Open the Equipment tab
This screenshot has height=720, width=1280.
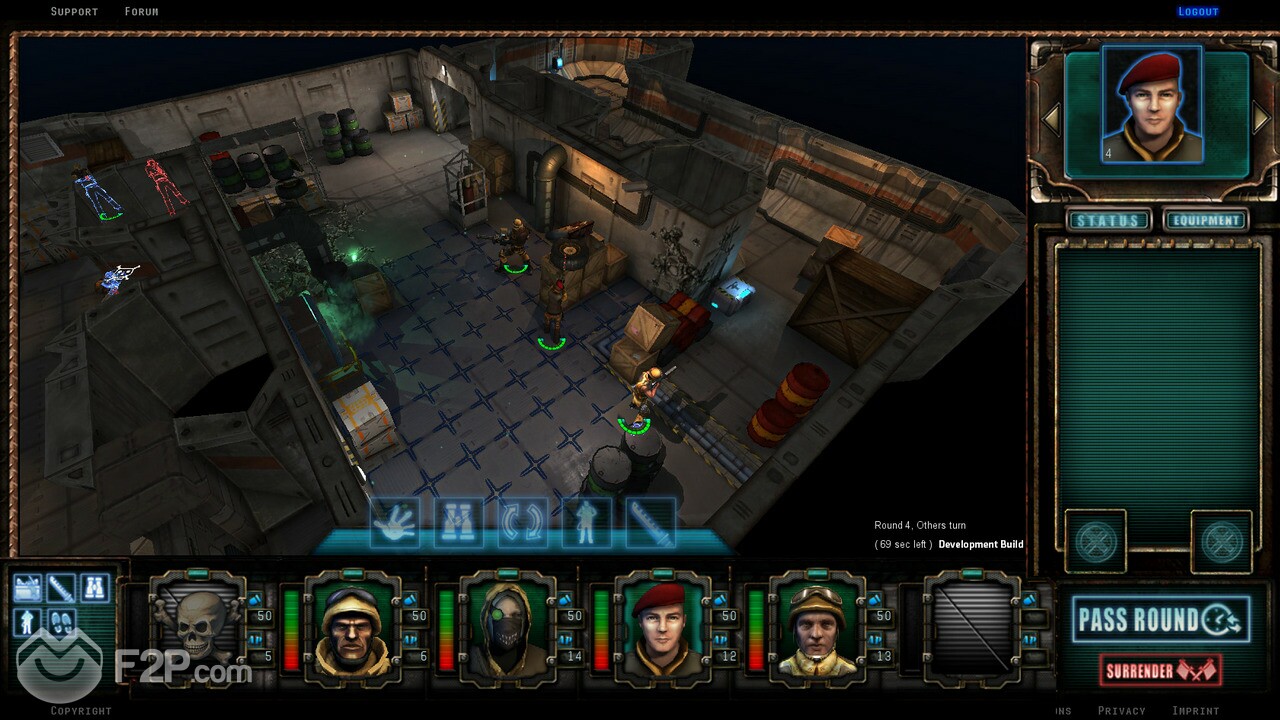point(1206,220)
